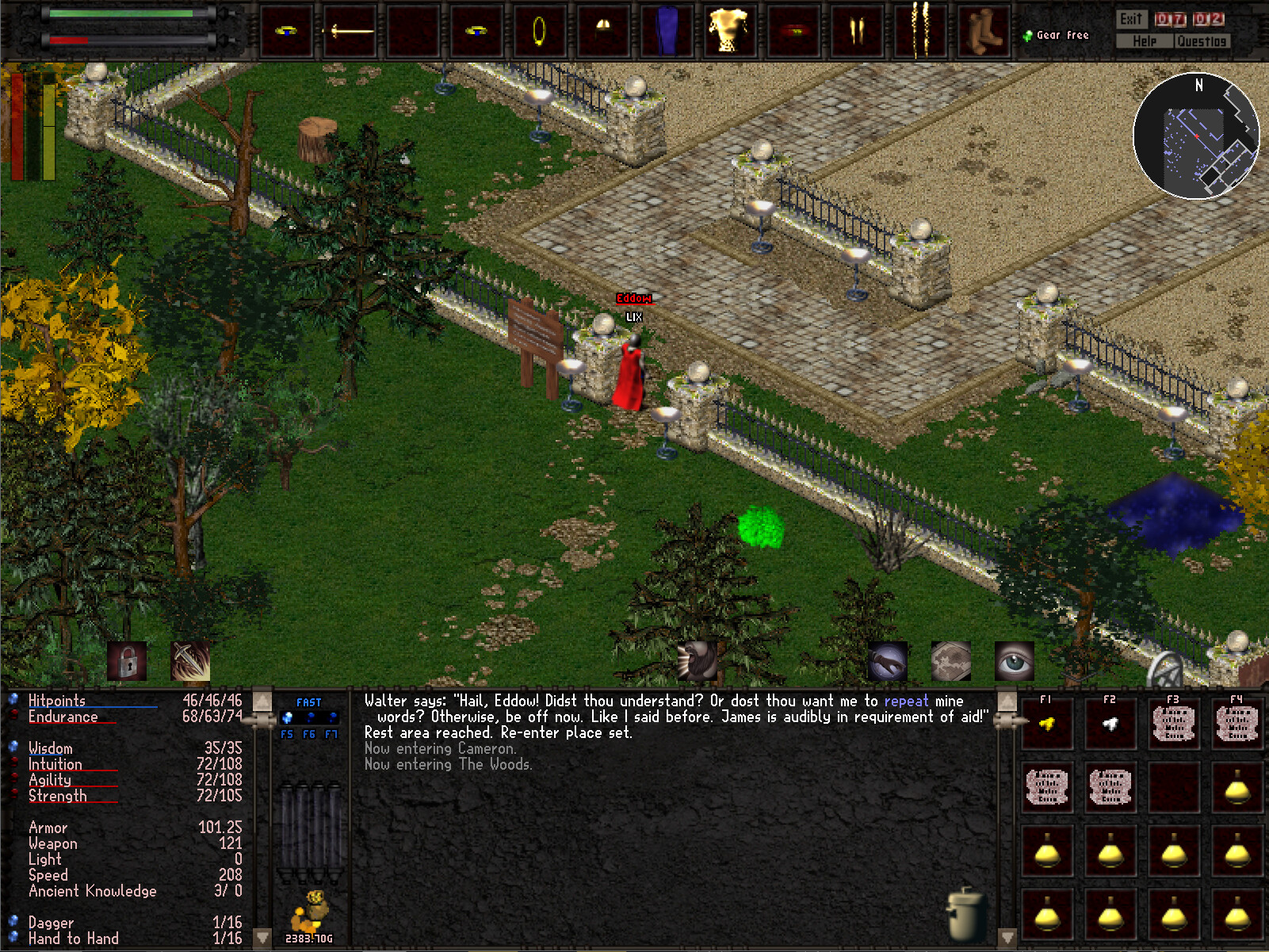
Task: Click the blue 'repeat' keyword in Walter's dialogue
Action: 905,701
